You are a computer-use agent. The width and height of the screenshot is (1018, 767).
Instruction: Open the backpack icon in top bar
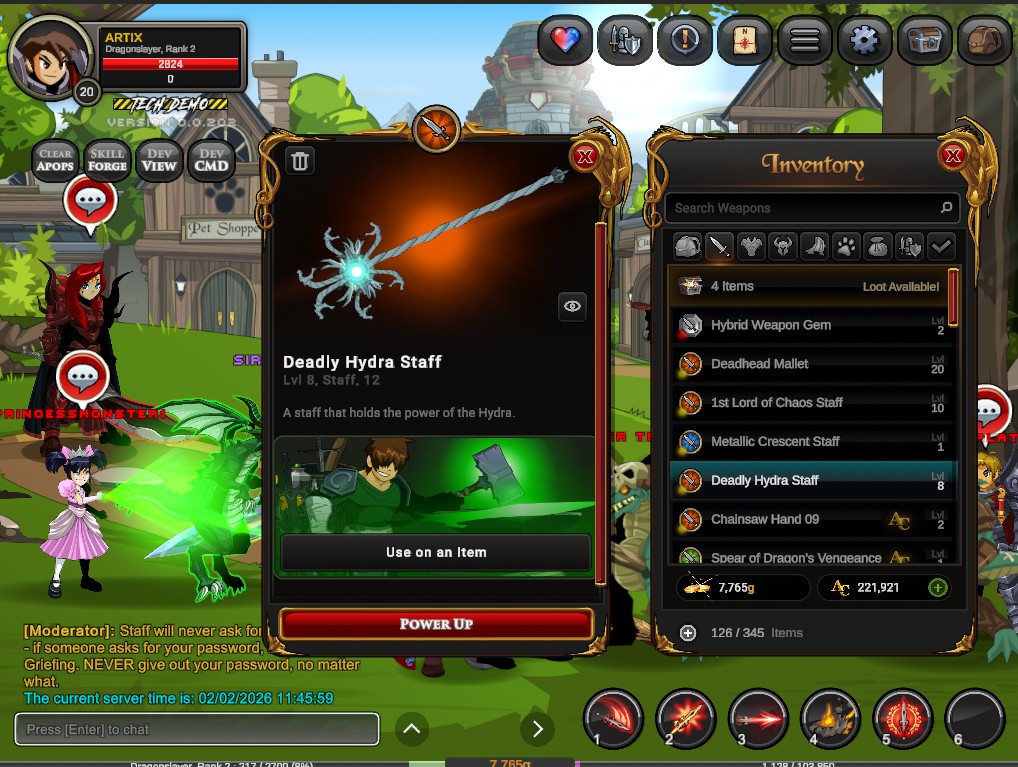click(x=984, y=41)
